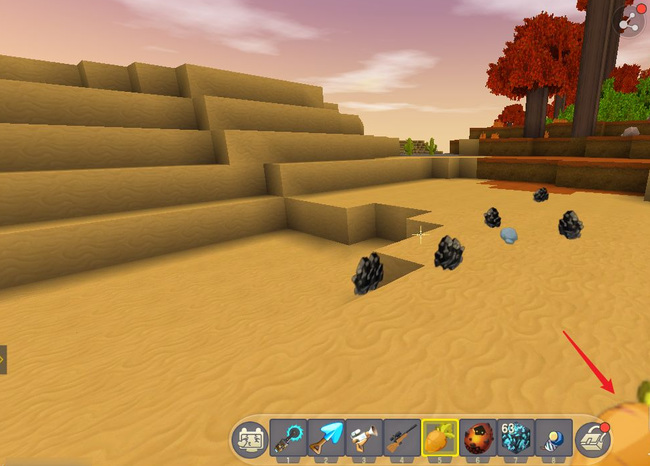Choose the blue and white orb item slot
Screen dimensions: 650x466
click(554, 438)
